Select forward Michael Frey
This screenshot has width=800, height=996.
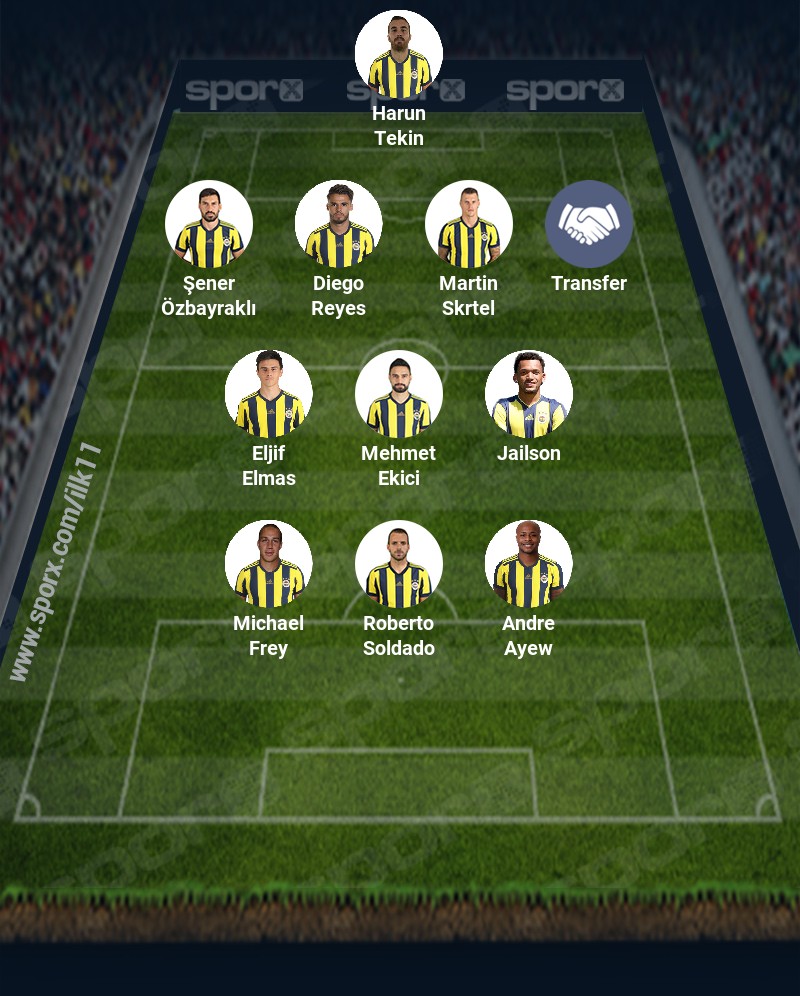(x=269, y=564)
